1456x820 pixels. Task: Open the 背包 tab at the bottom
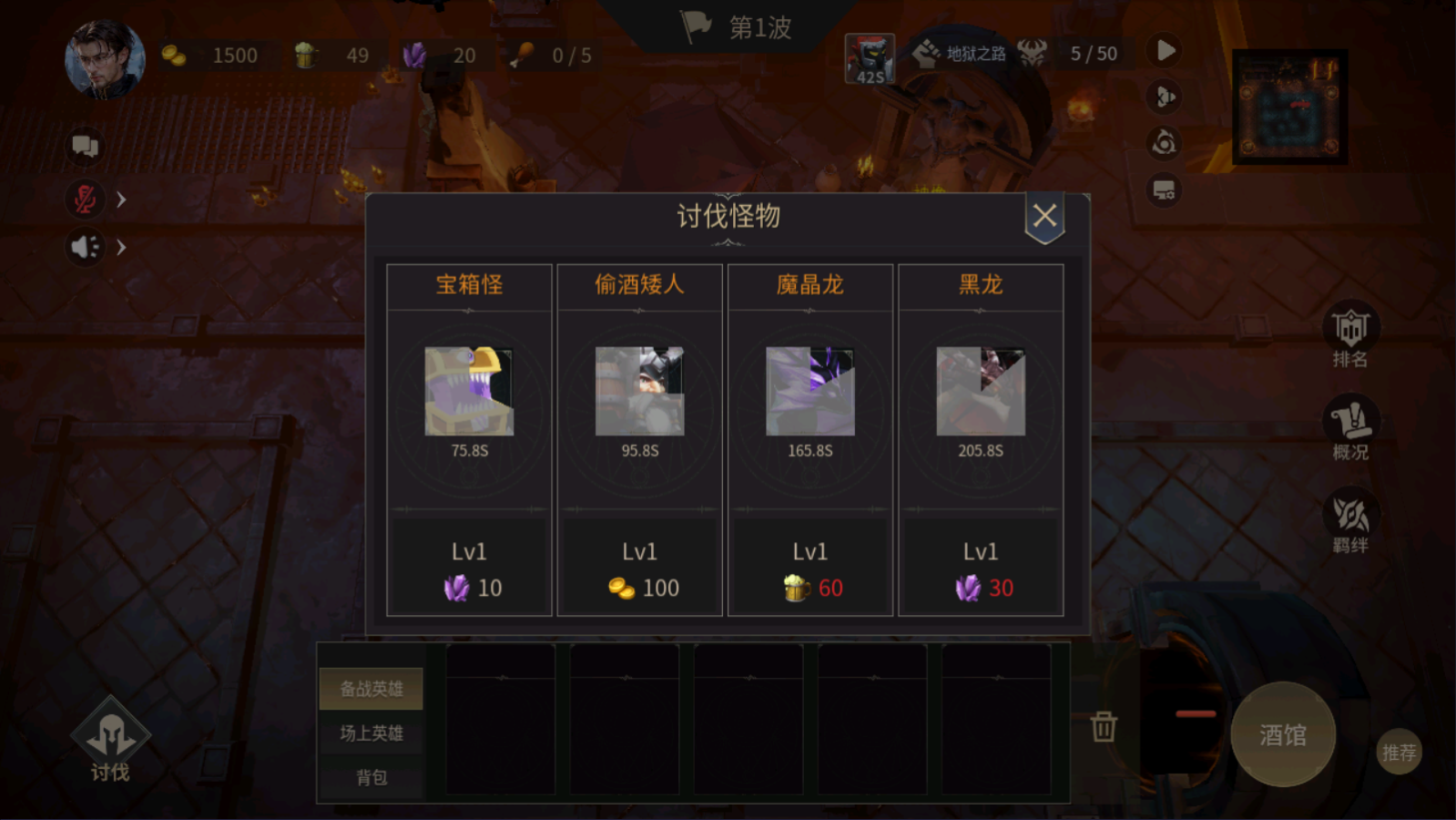click(371, 777)
